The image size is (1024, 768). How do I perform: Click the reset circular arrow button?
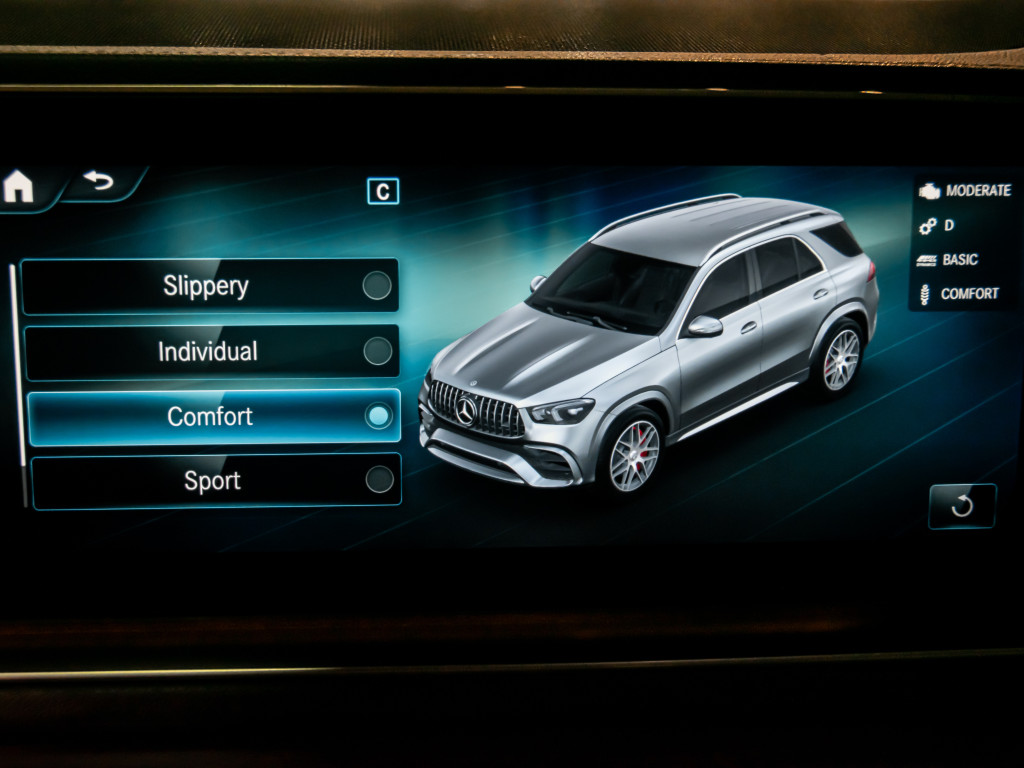pos(962,506)
